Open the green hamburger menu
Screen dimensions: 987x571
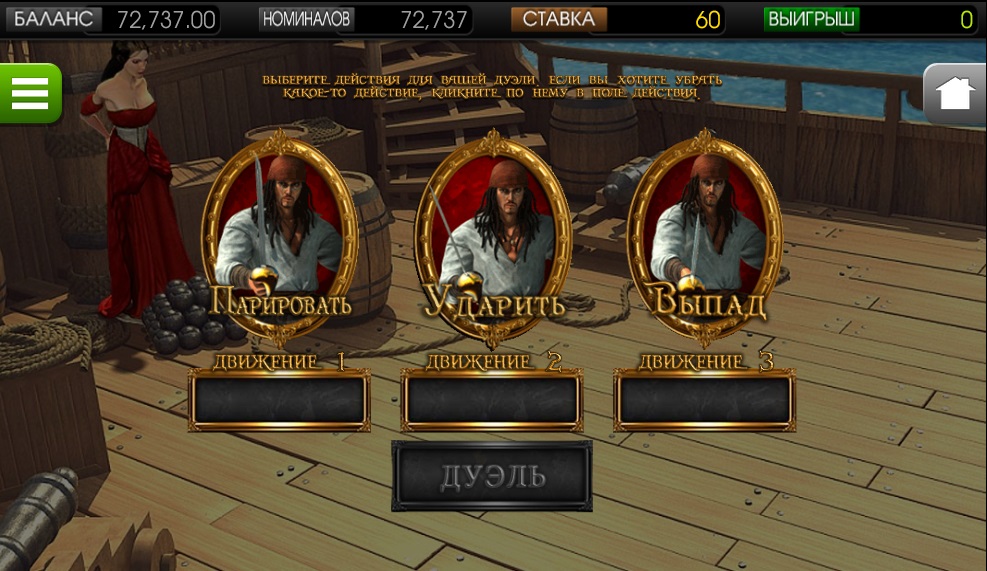pyautogui.click(x=31, y=93)
